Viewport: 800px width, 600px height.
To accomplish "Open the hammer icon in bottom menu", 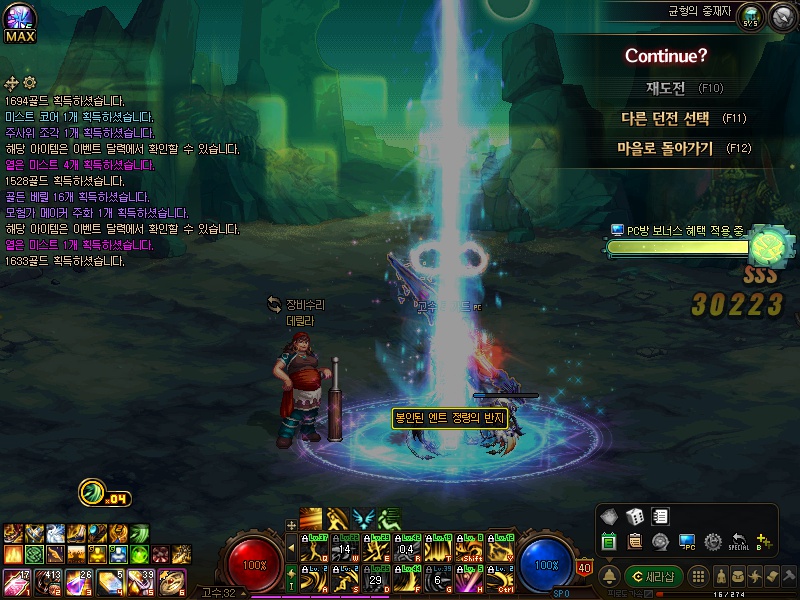I will (x=789, y=577).
